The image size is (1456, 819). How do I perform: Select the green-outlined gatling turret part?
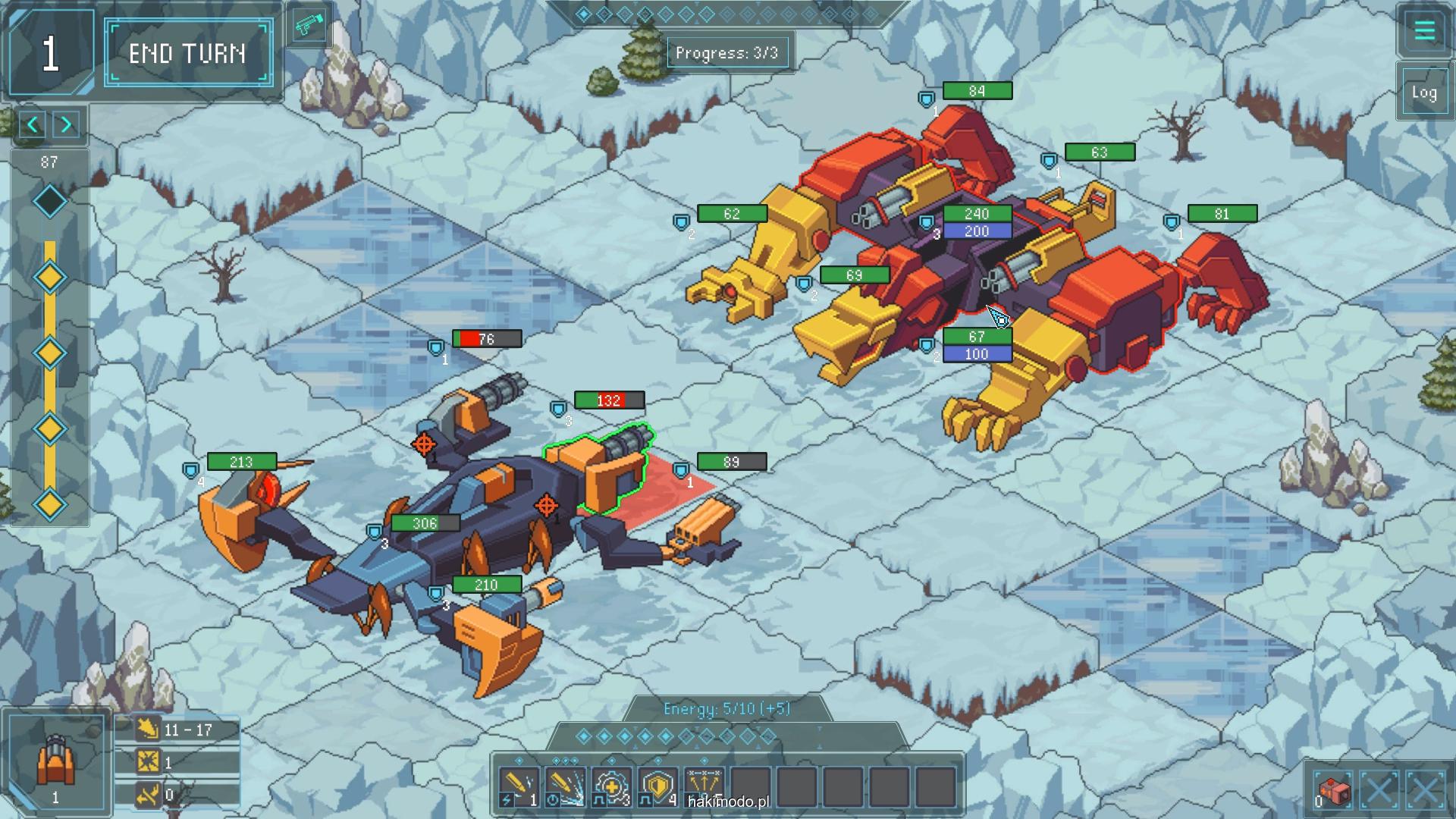pyautogui.click(x=603, y=469)
